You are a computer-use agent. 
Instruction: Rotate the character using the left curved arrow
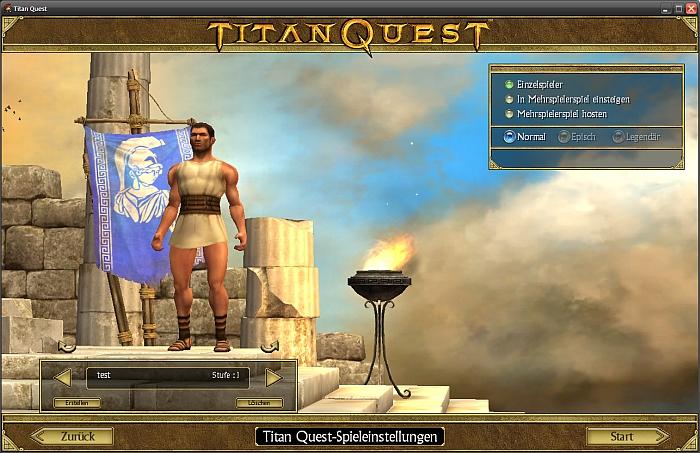click(x=67, y=347)
